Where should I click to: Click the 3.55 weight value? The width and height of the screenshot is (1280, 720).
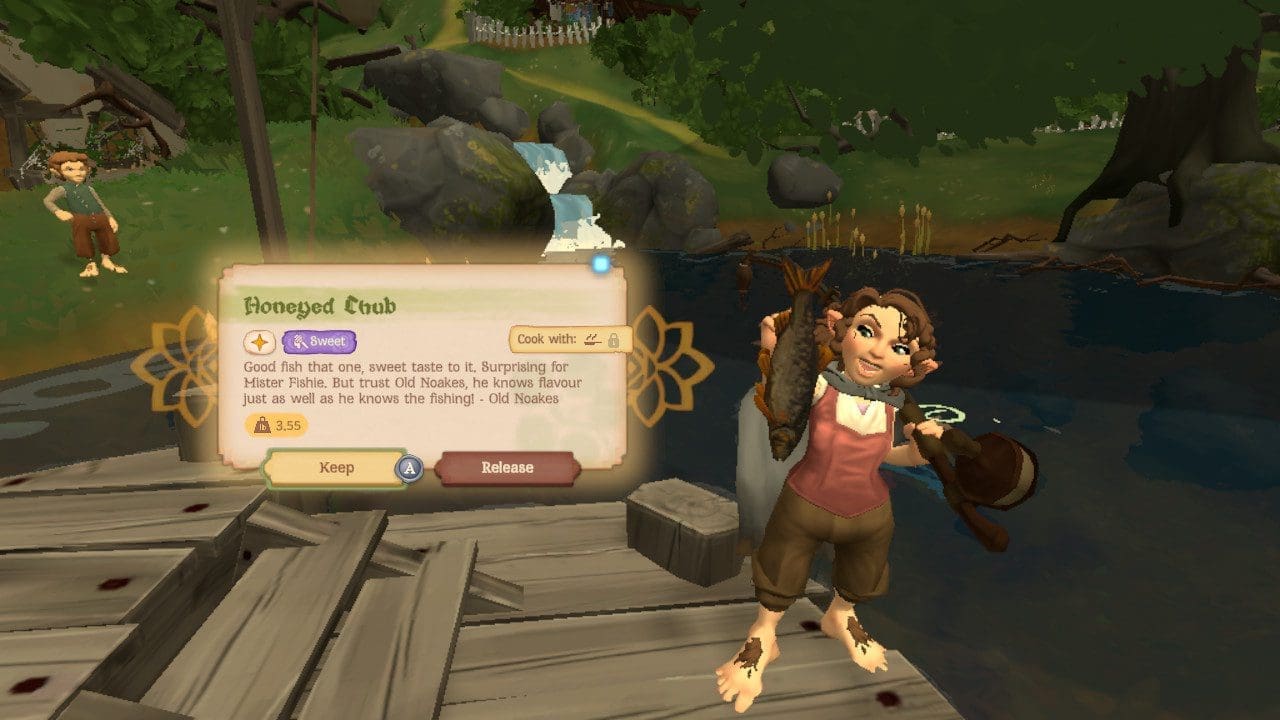click(287, 424)
